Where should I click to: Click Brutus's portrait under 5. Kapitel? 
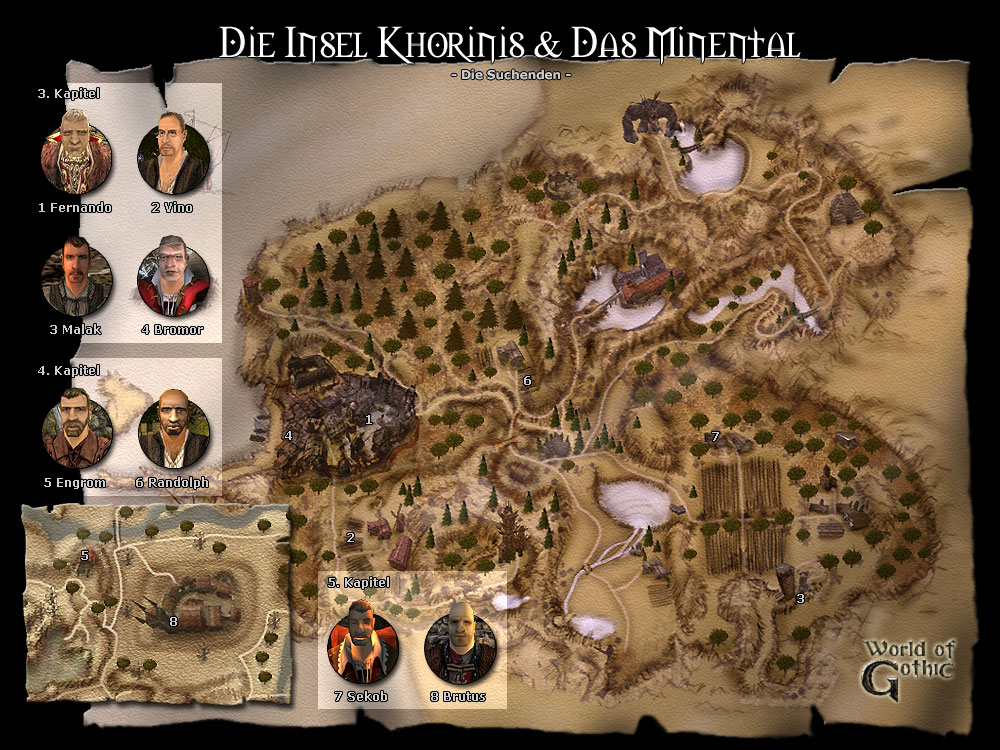pos(459,640)
